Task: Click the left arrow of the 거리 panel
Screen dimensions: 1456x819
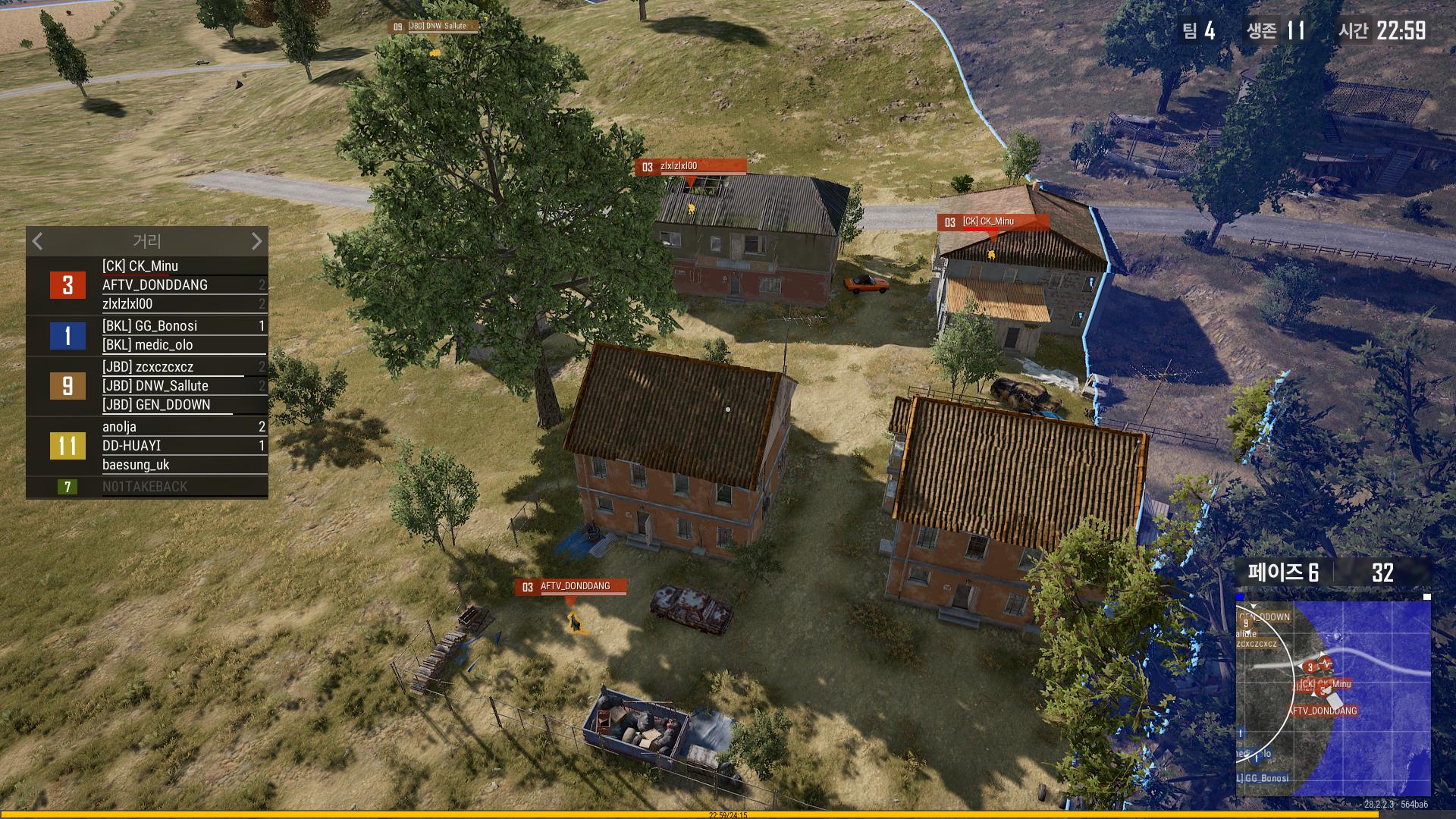Action: pos(38,241)
